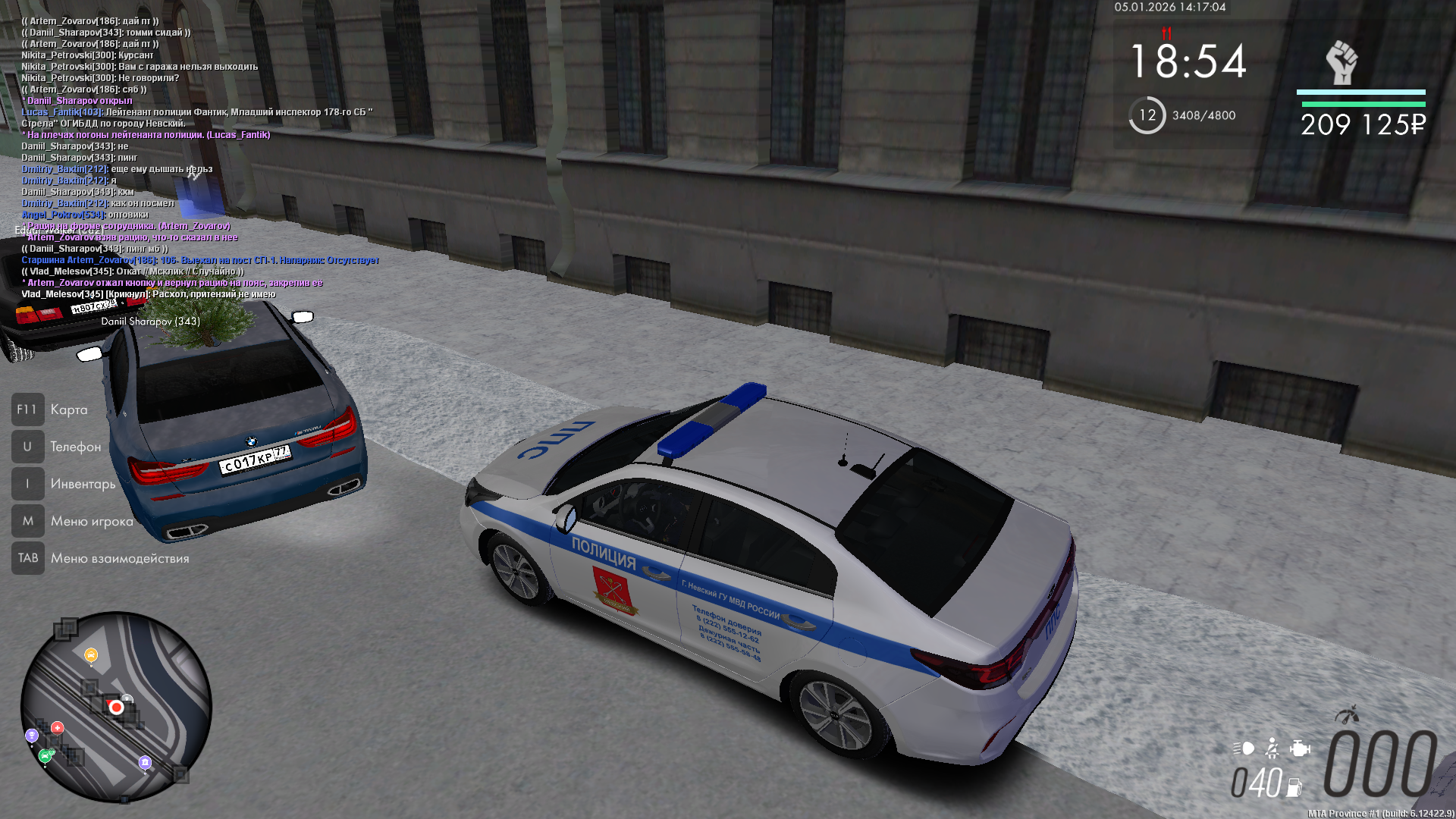Click the green car marker on minimap
Viewport: 1456px width, 819px height.
click(45, 755)
